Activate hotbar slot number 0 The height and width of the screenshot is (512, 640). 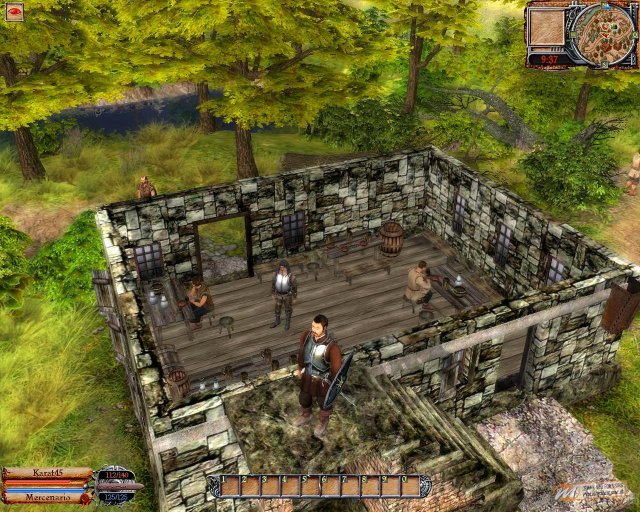pyautogui.click(x=410, y=486)
